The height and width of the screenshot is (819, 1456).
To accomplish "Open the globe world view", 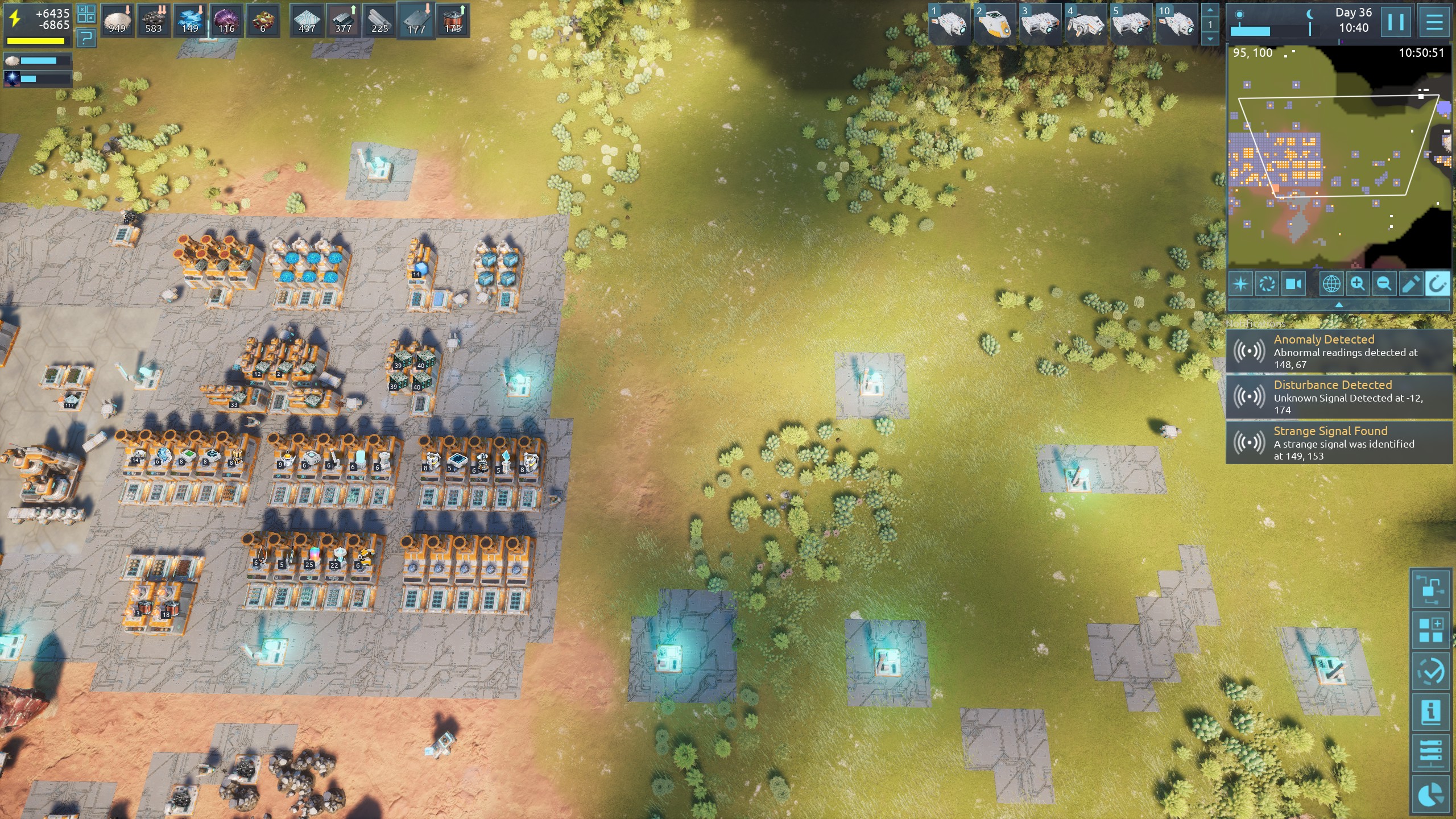I will (x=1331, y=283).
